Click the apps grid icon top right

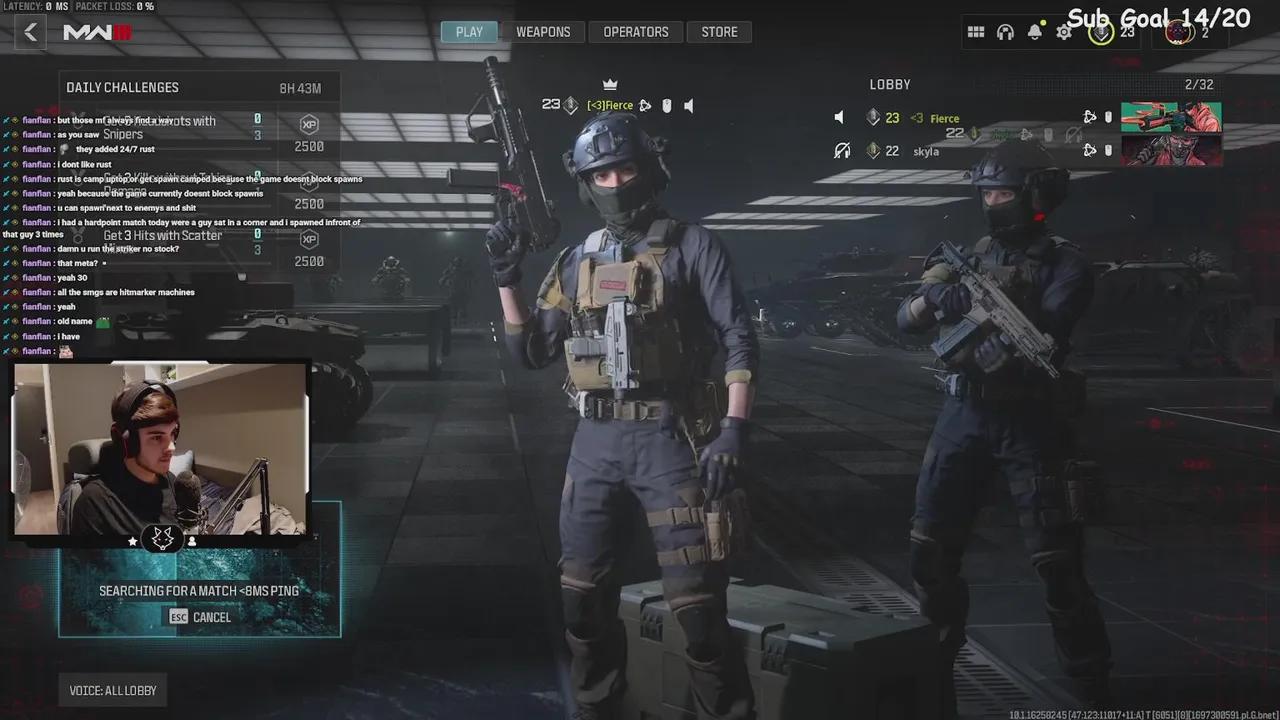976,31
